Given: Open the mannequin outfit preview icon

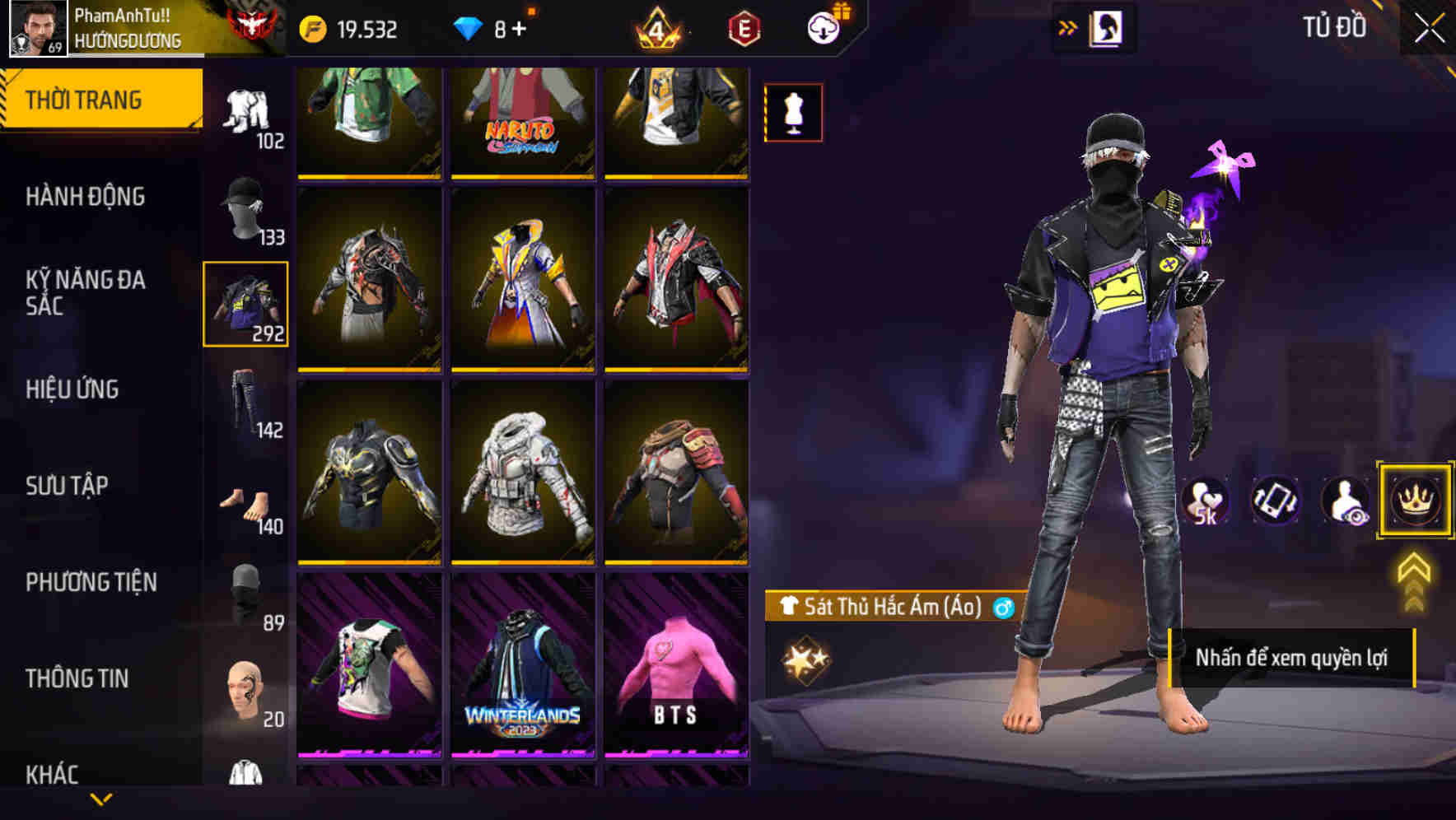Looking at the screenshot, I should (793, 113).
